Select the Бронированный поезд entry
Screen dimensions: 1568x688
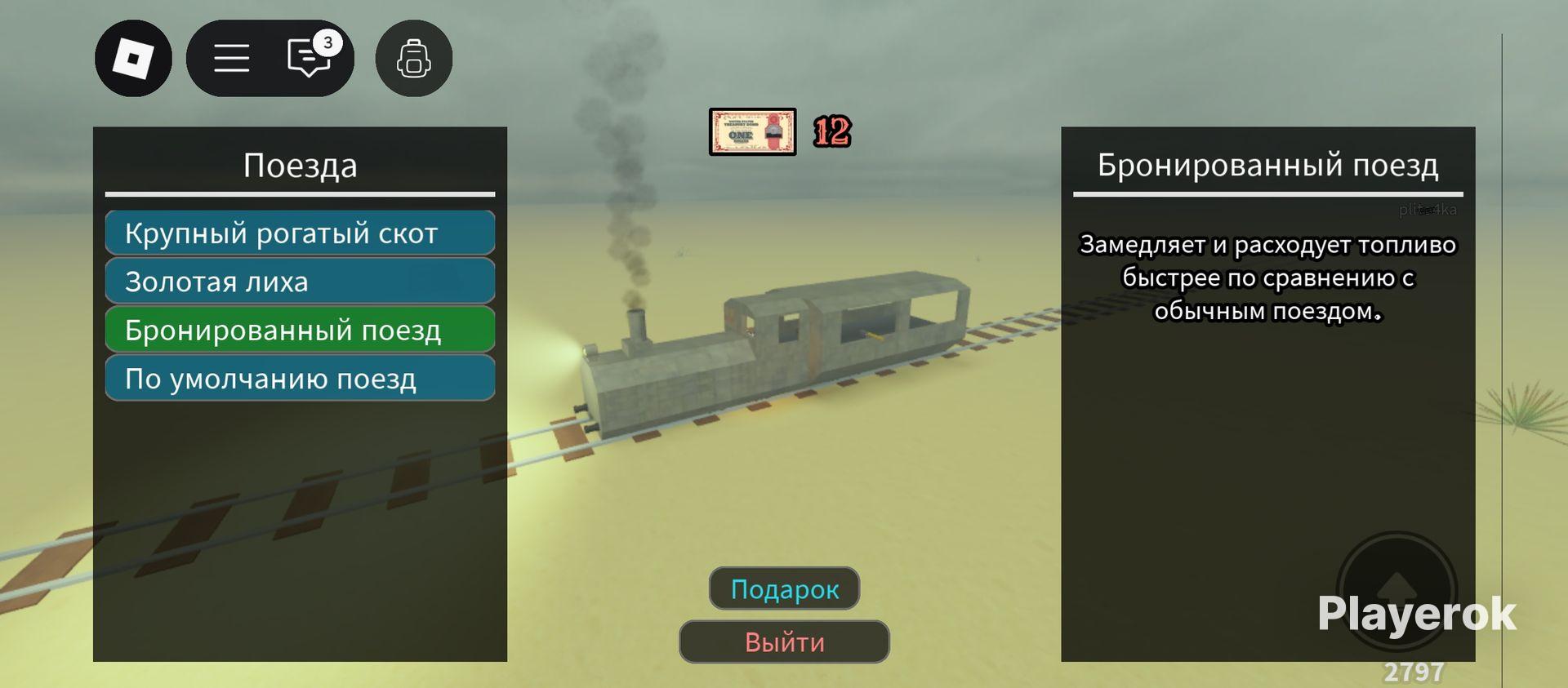pos(300,330)
